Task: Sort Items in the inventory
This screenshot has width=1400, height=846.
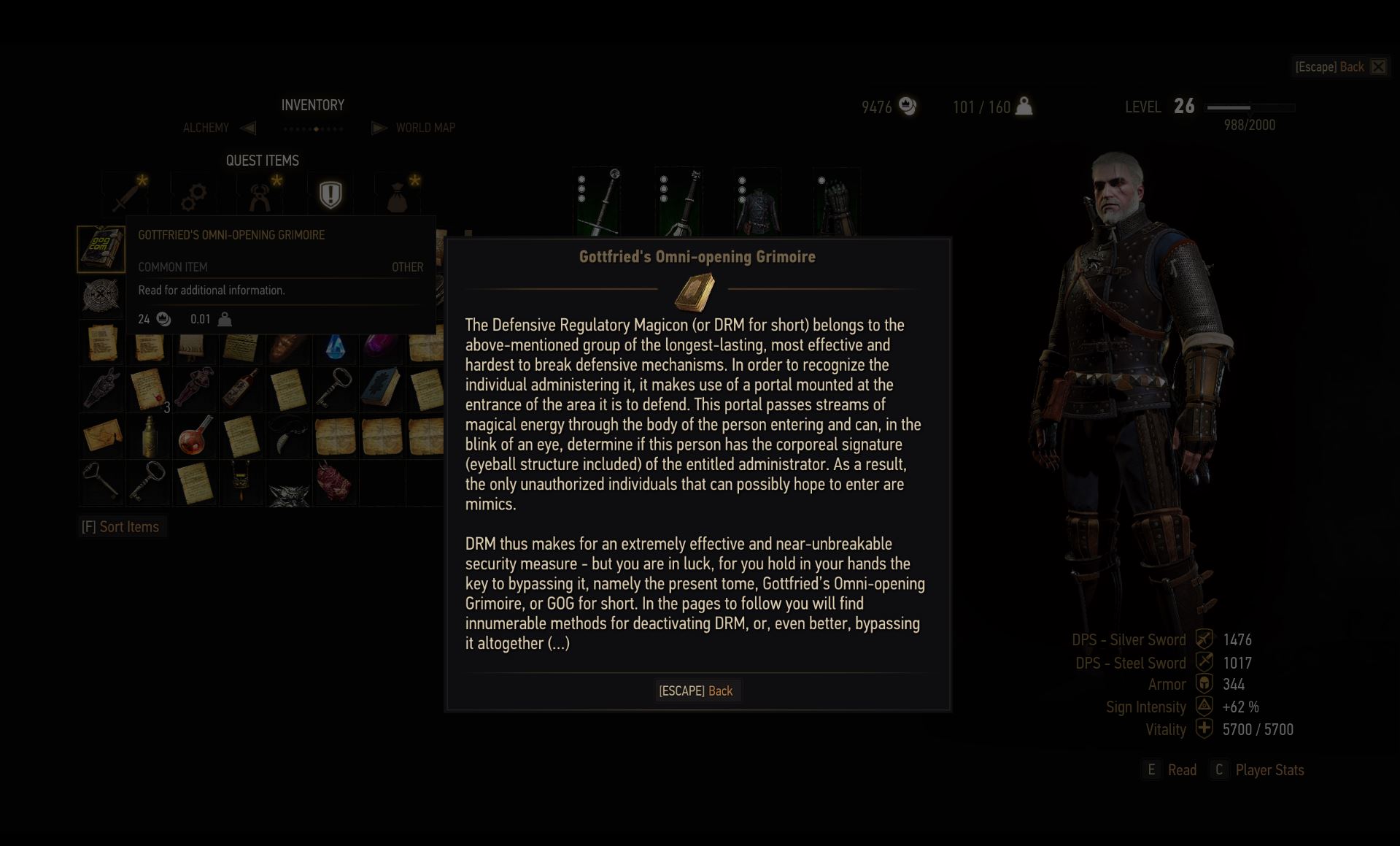Action: [121, 527]
